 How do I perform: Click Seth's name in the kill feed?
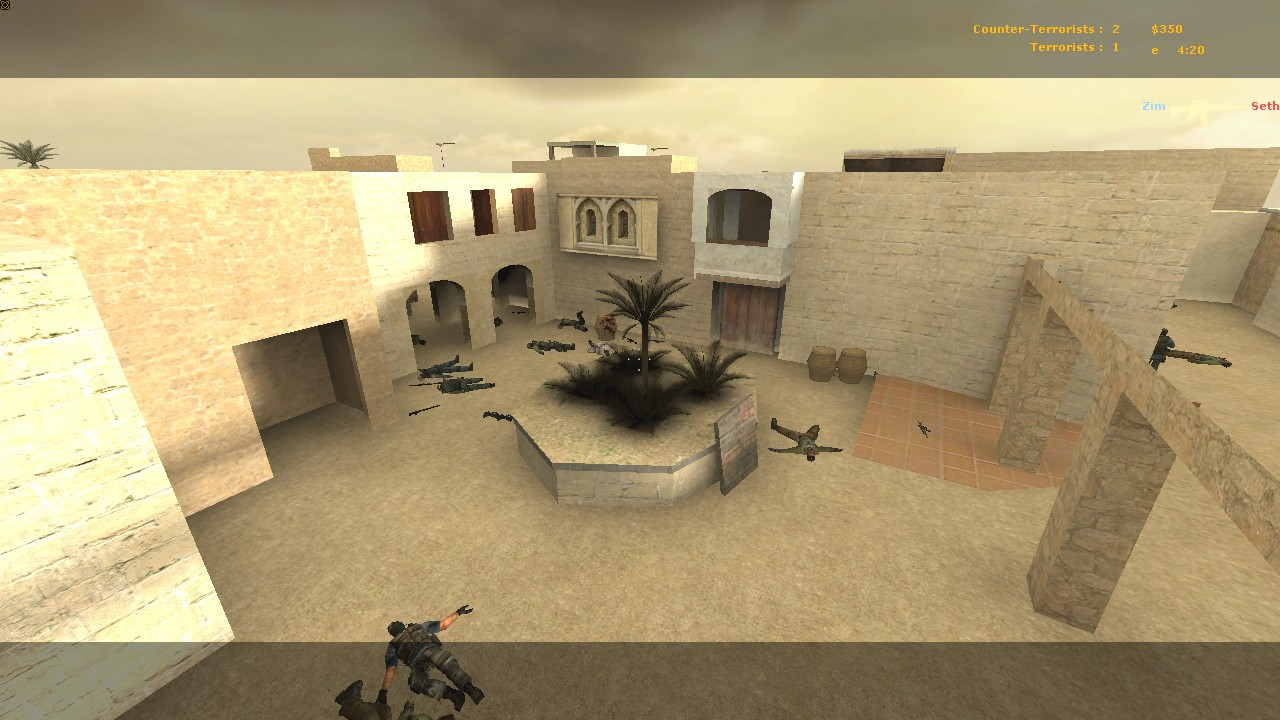[1263, 105]
